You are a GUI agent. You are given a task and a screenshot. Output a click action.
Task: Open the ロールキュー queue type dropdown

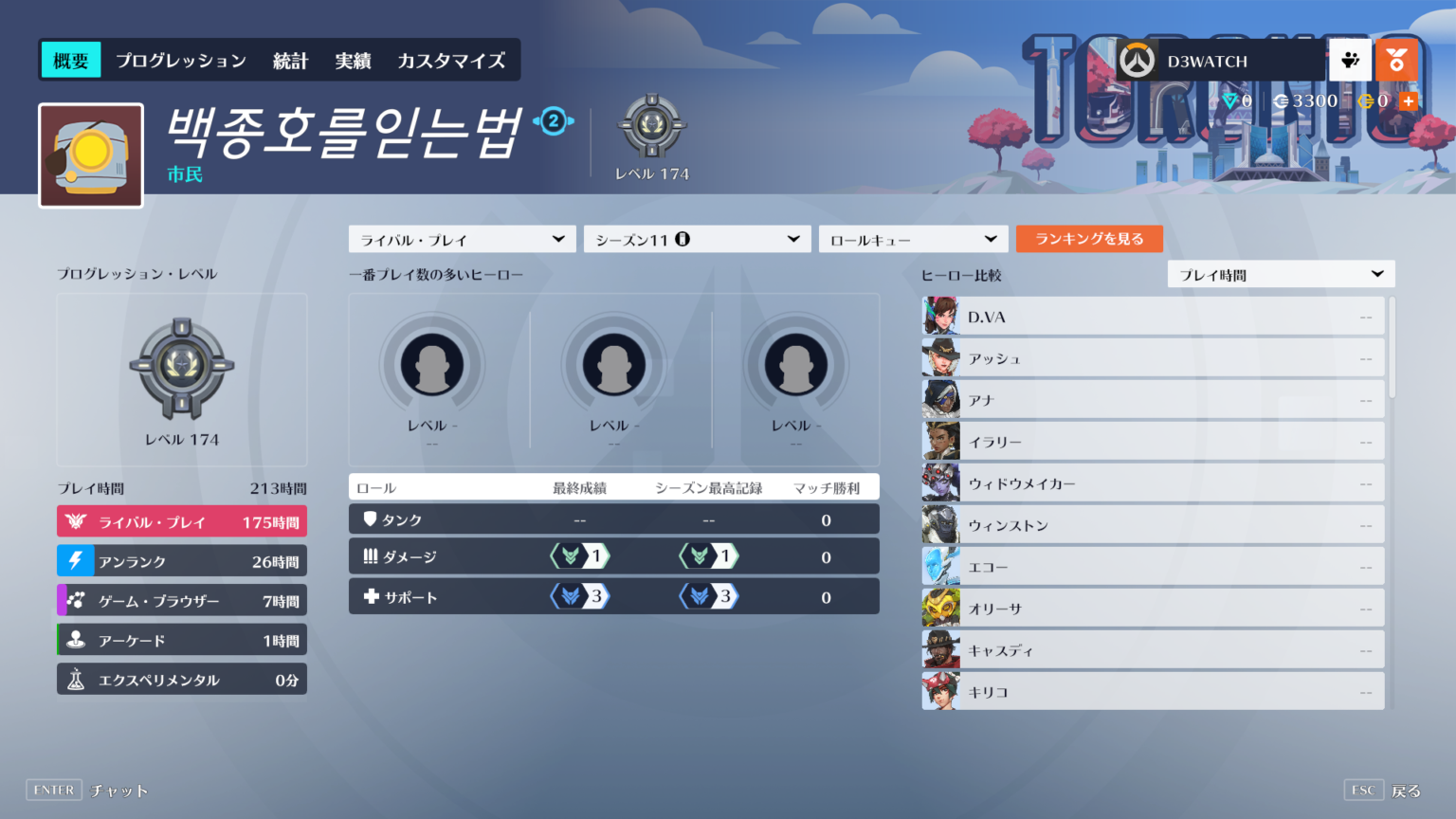point(912,239)
